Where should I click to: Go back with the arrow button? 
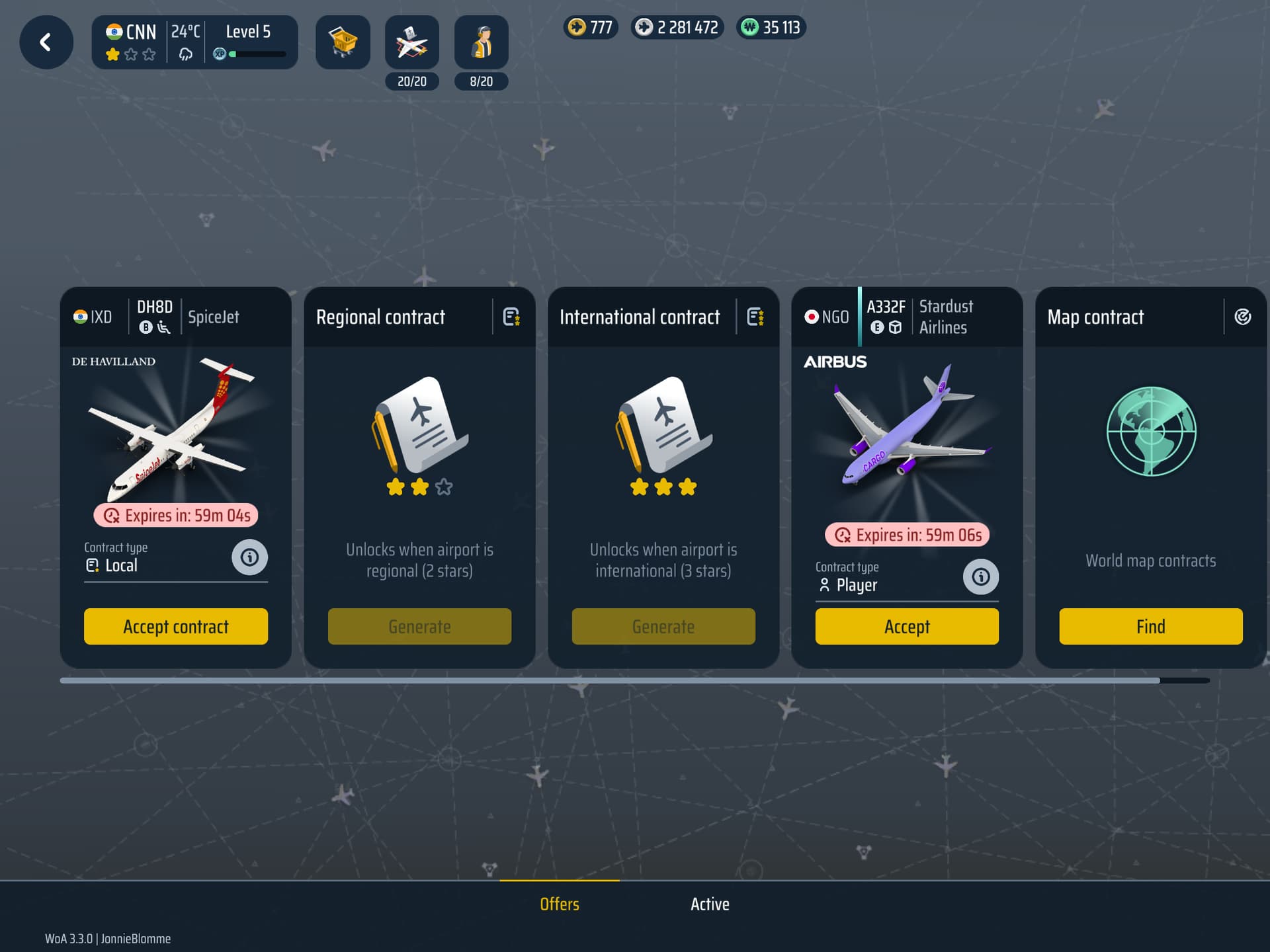(46, 43)
